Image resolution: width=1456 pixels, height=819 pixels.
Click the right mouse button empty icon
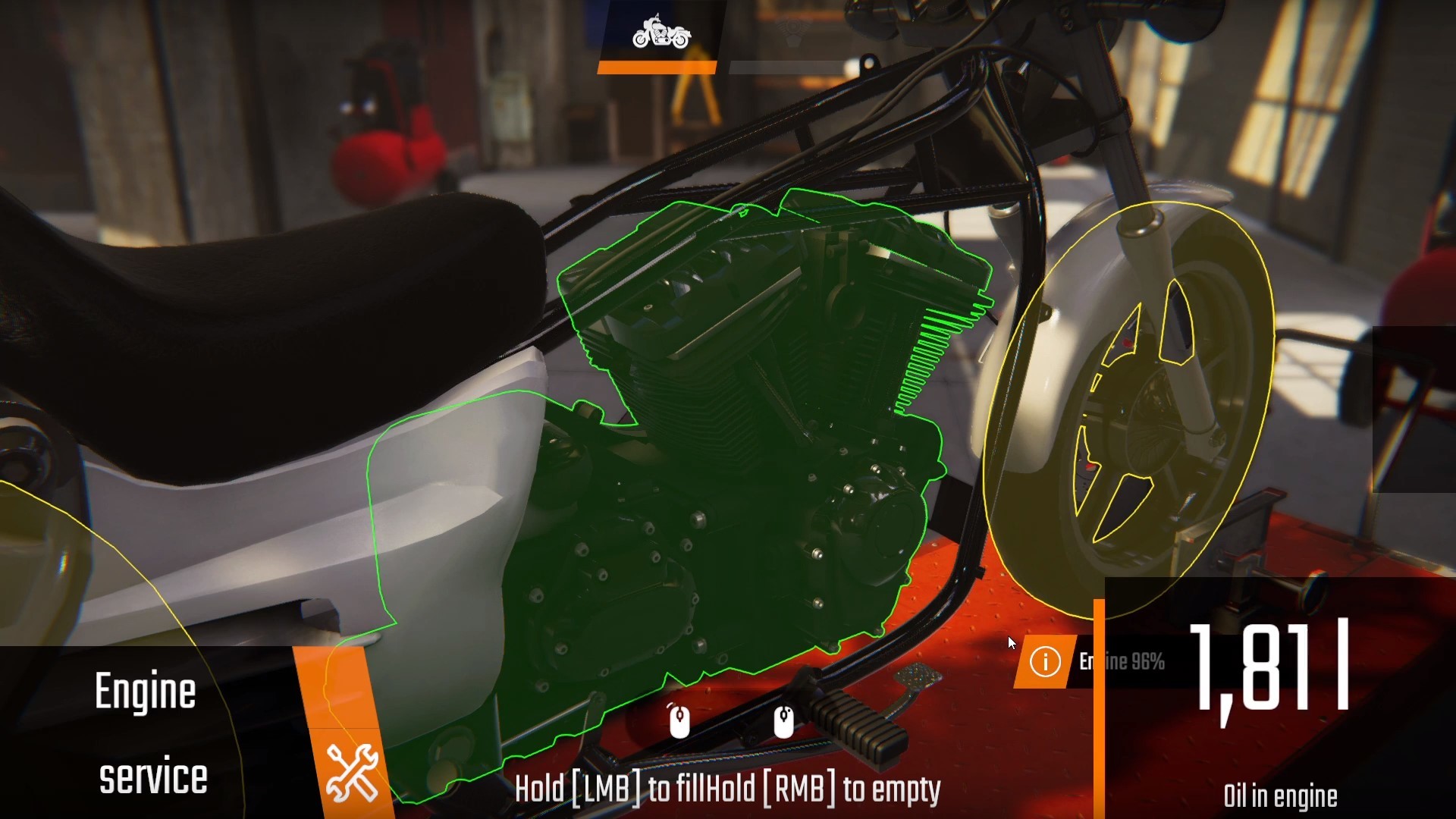click(x=785, y=720)
